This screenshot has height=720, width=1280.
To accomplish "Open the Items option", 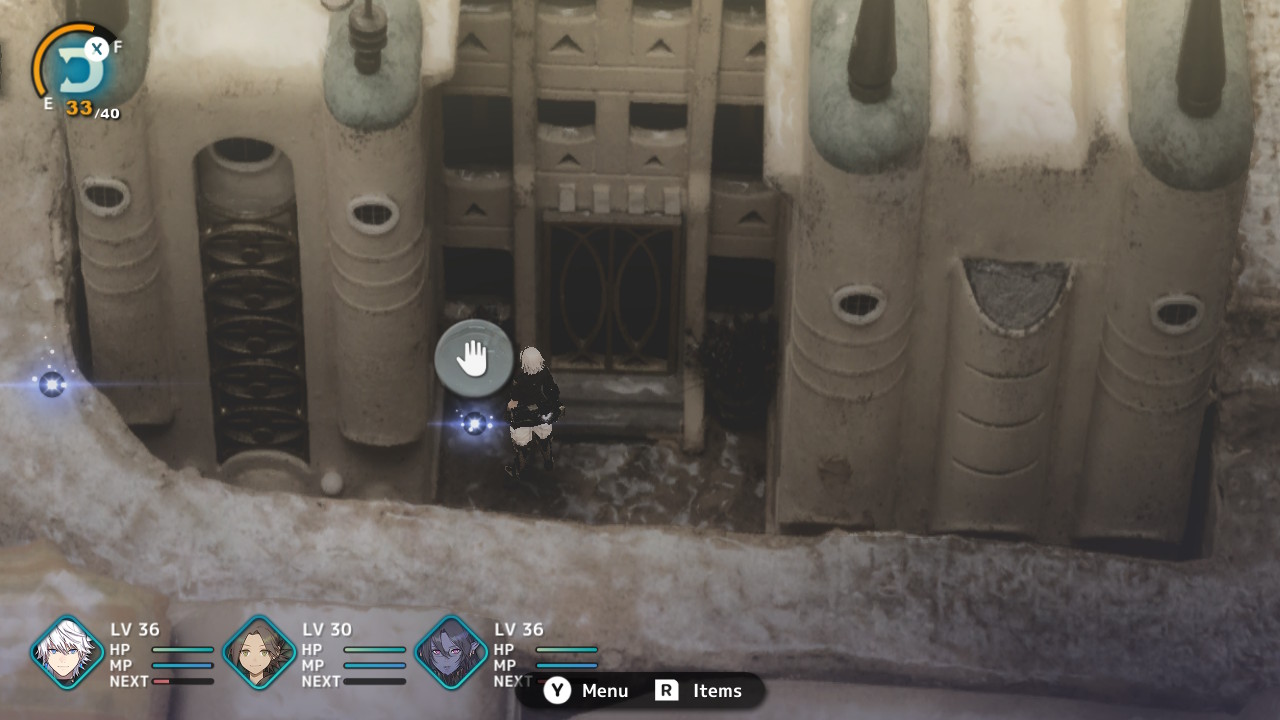I will 699,691.
